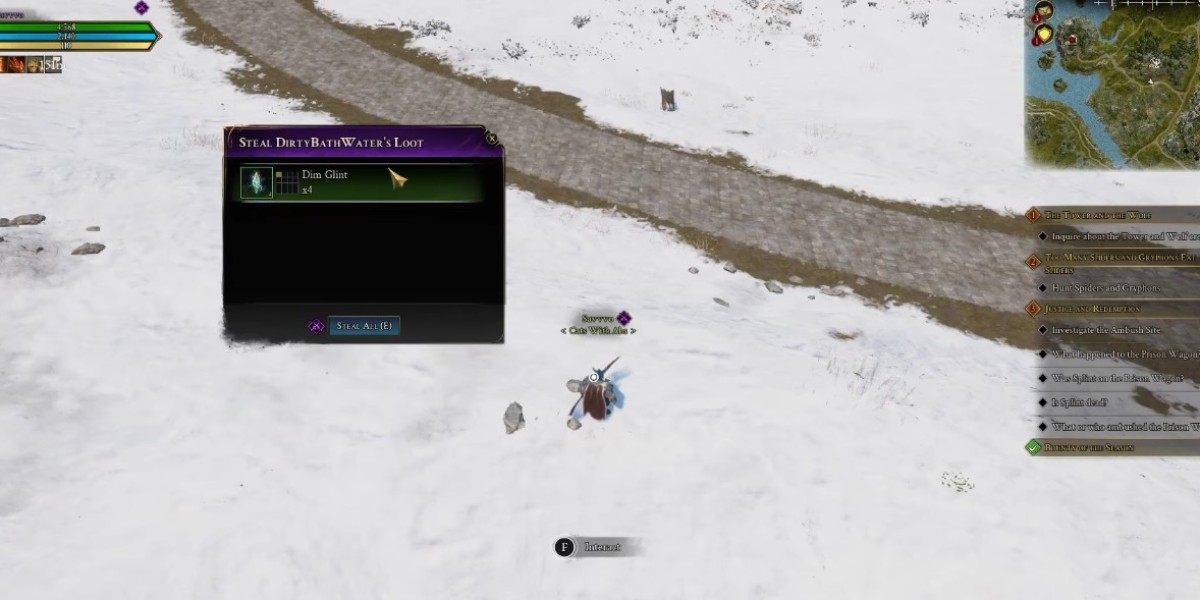Click the purple diamond icon above health bar
The height and width of the screenshot is (600, 1200).
(141, 8)
